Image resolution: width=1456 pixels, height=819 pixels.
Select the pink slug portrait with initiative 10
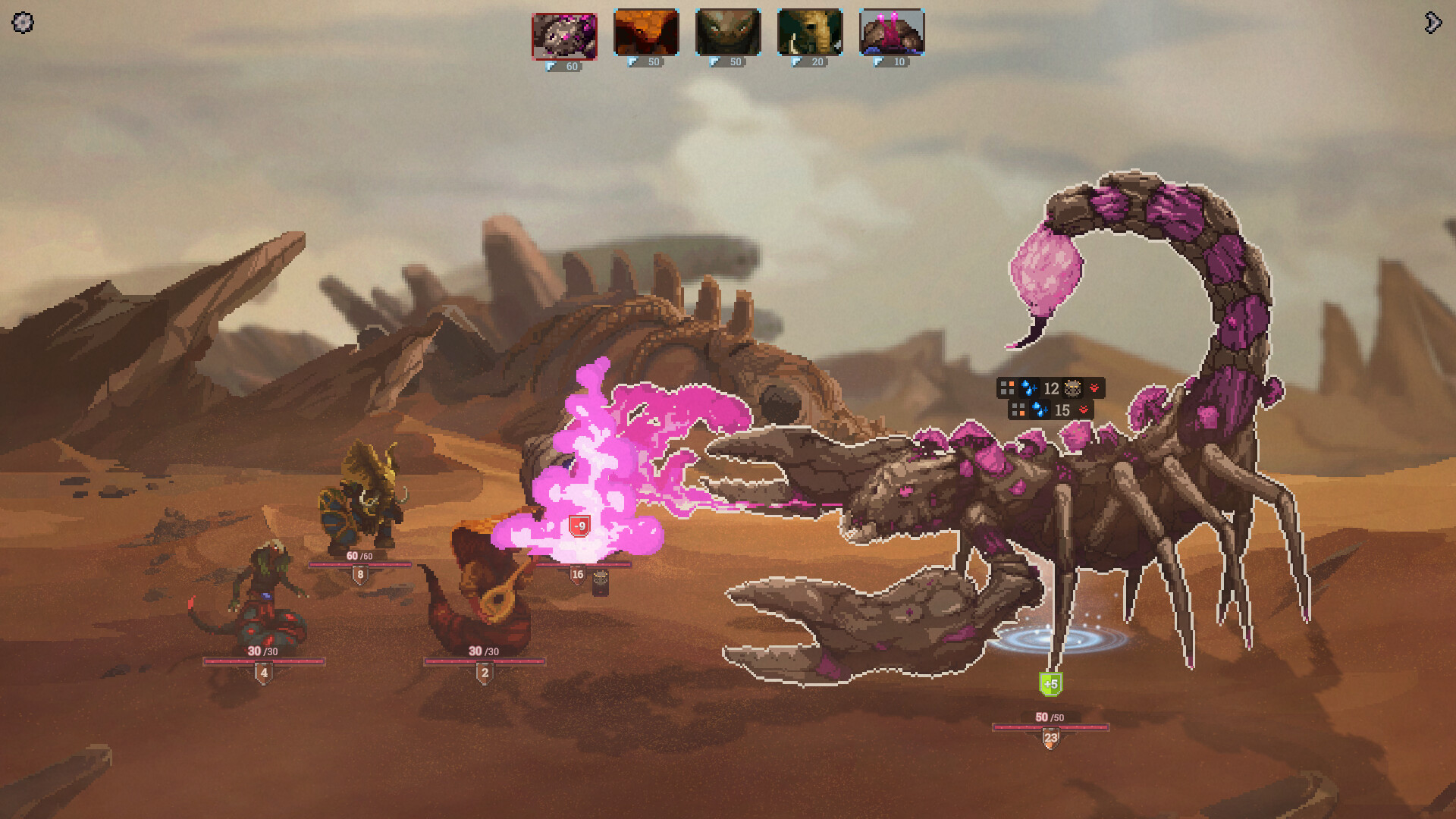(890, 33)
